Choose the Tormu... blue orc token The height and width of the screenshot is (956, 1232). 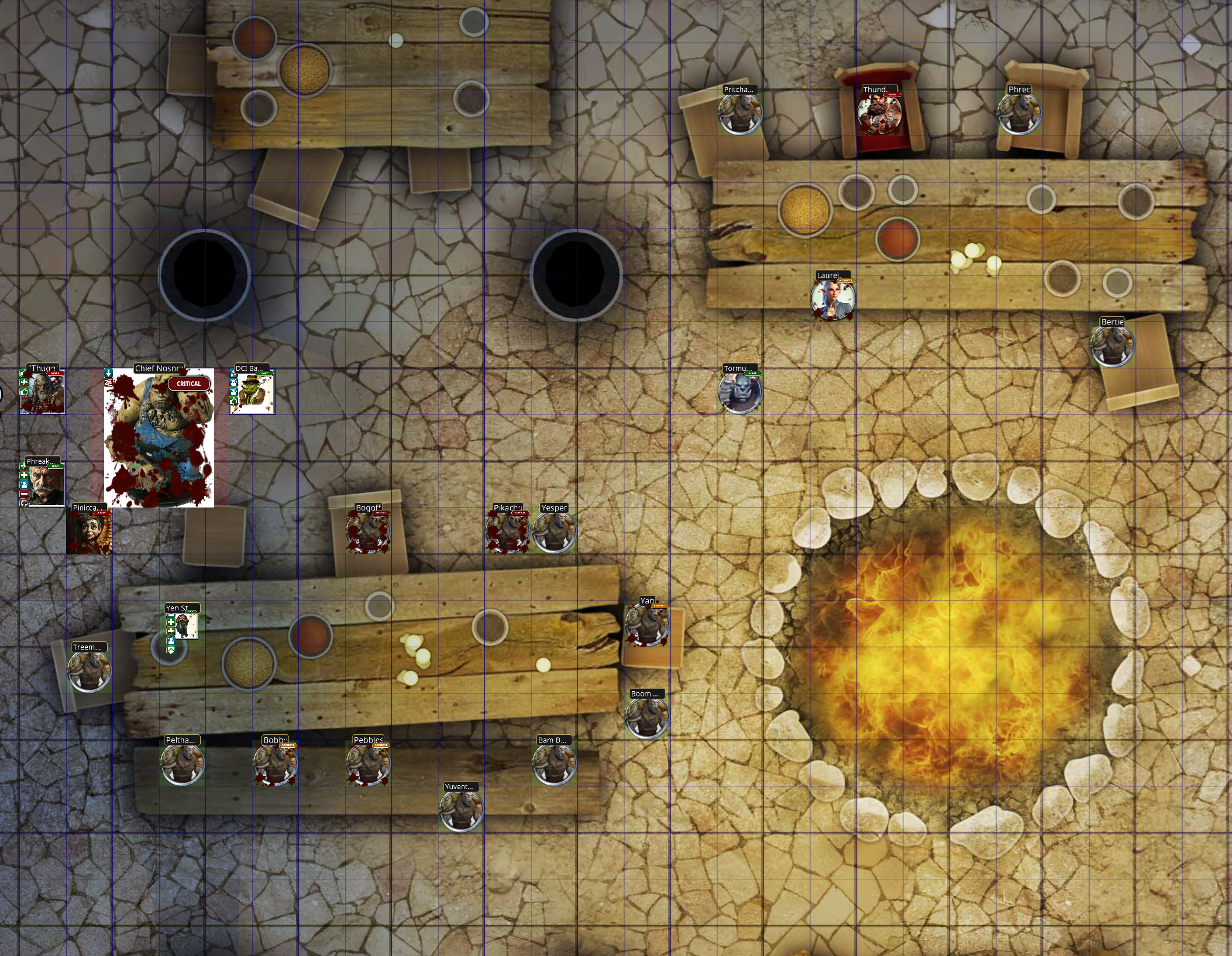tap(740, 392)
